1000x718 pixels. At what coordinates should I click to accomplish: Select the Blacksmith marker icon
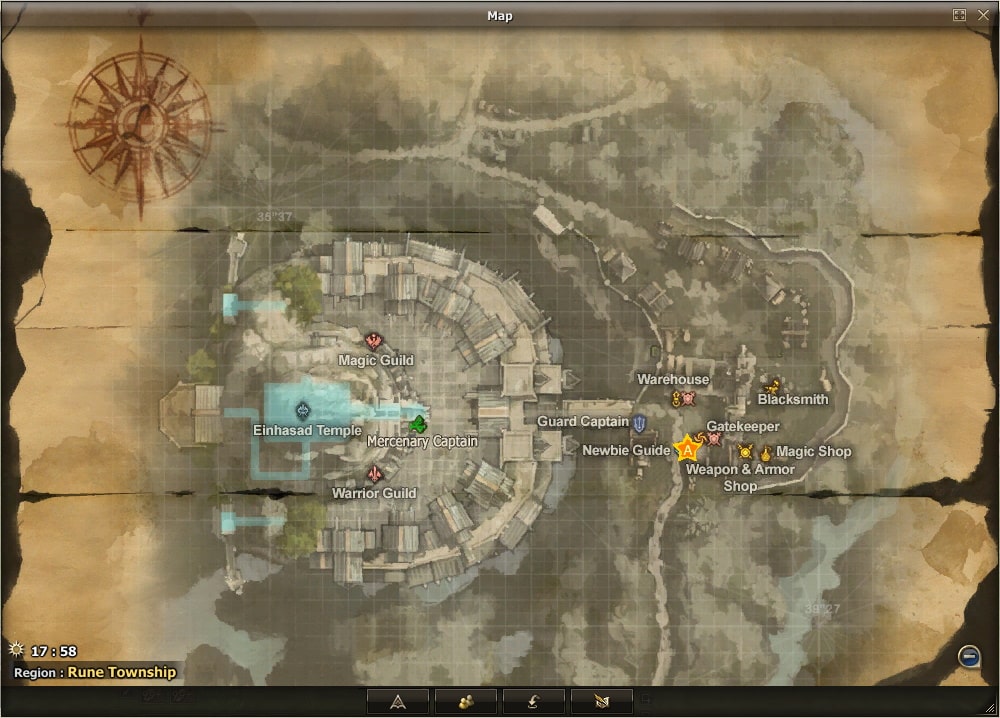(x=771, y=384)
